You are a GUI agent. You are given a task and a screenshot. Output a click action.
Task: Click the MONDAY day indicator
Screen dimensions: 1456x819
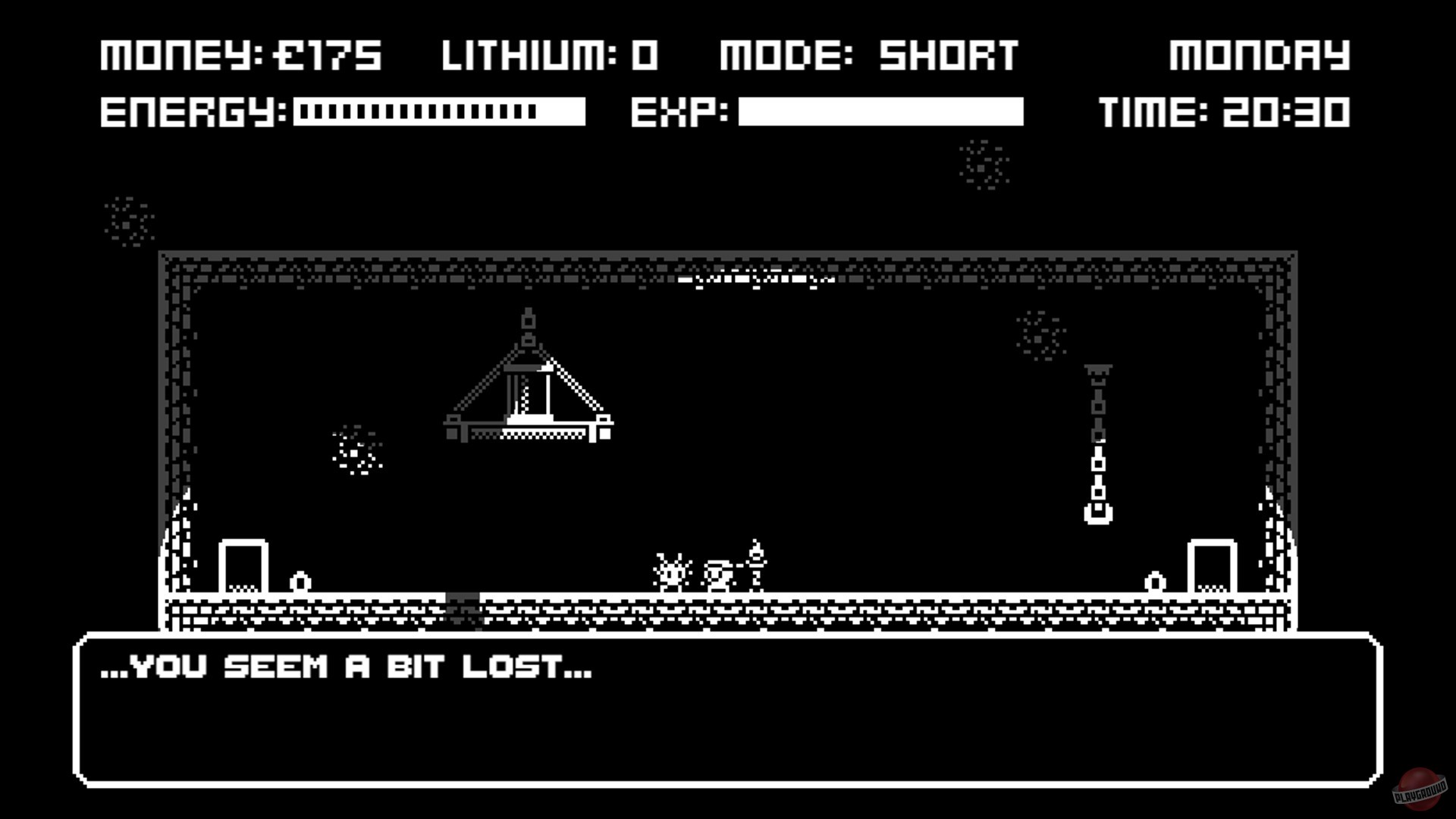coord(1261,55)
